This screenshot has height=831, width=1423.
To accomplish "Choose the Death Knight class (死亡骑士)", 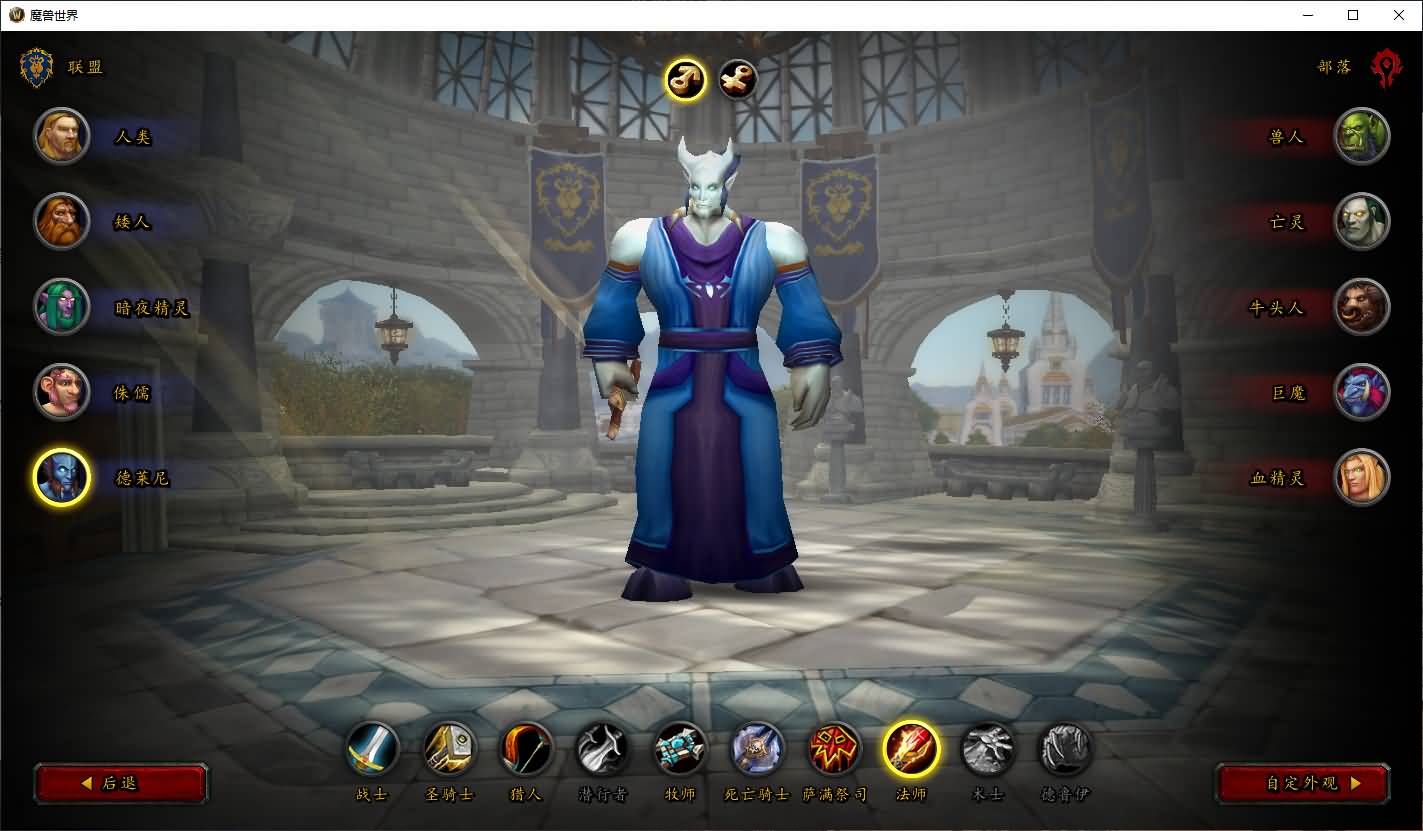I will 757,749.
